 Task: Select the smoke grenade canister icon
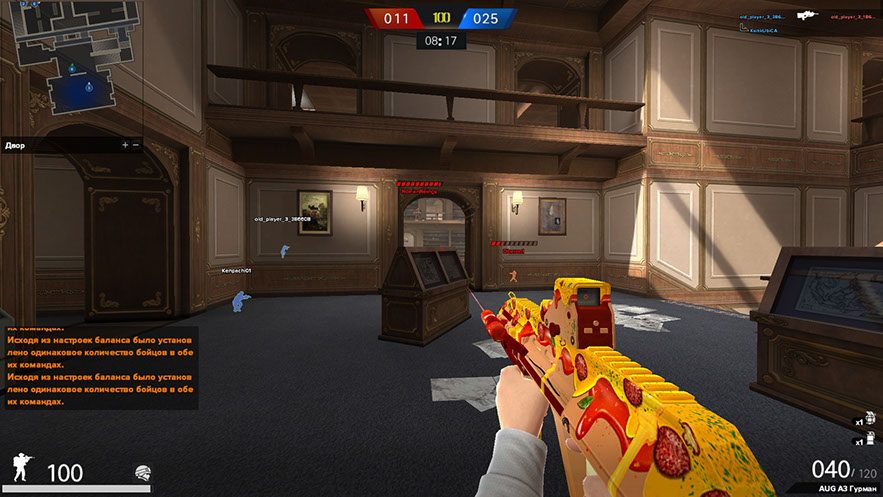point(872,440)
